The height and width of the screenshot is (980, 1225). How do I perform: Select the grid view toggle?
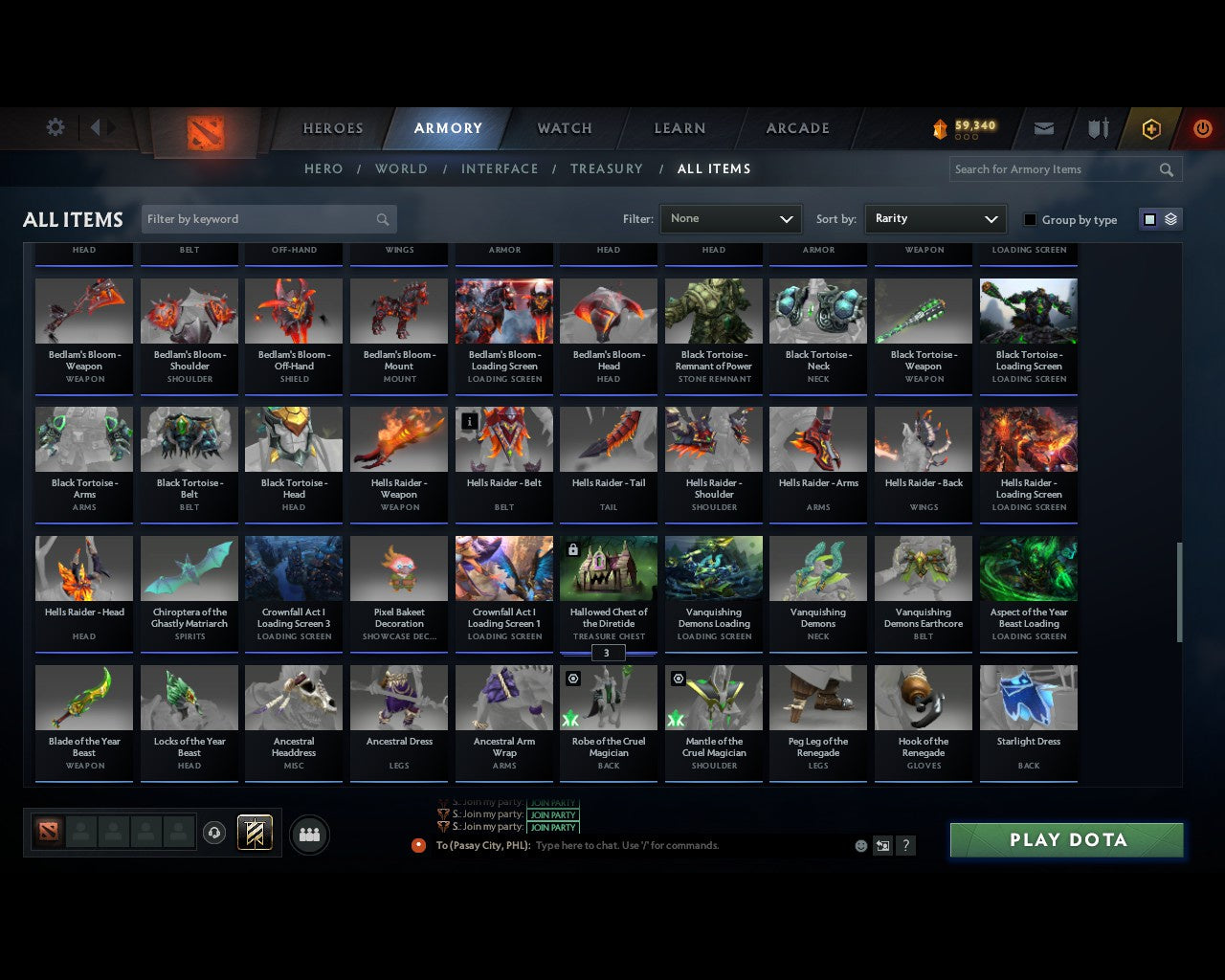point(1148,218)
